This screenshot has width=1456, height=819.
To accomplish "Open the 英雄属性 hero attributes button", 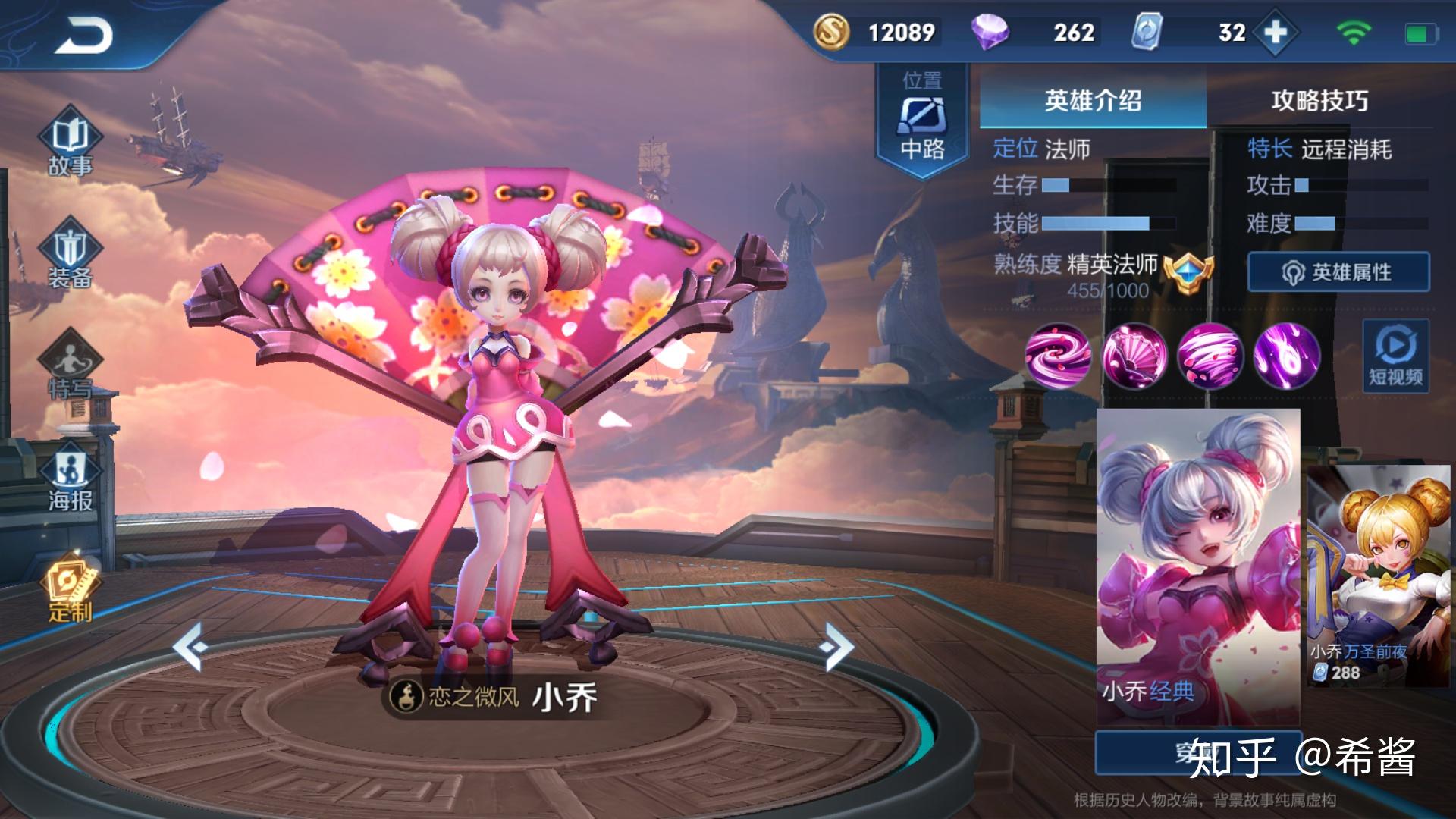I will (1338, 272).
